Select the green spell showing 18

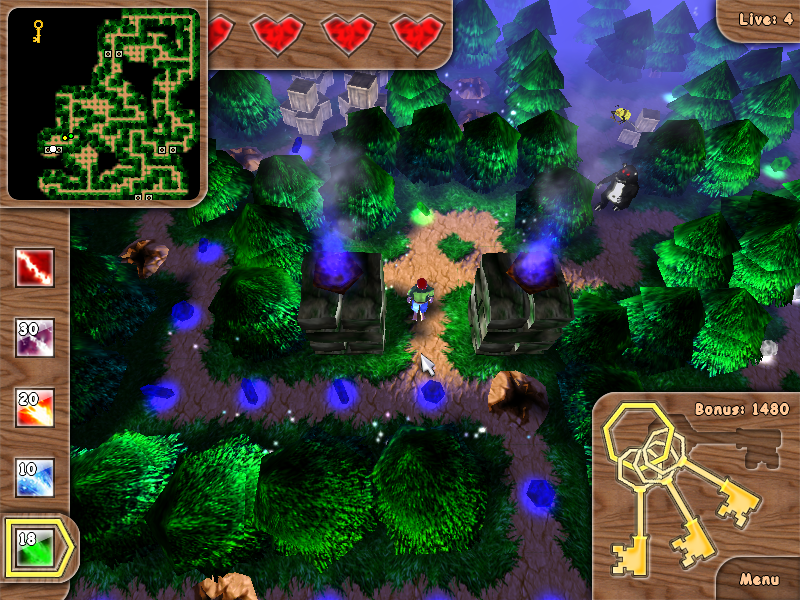[x=34, y=547]
